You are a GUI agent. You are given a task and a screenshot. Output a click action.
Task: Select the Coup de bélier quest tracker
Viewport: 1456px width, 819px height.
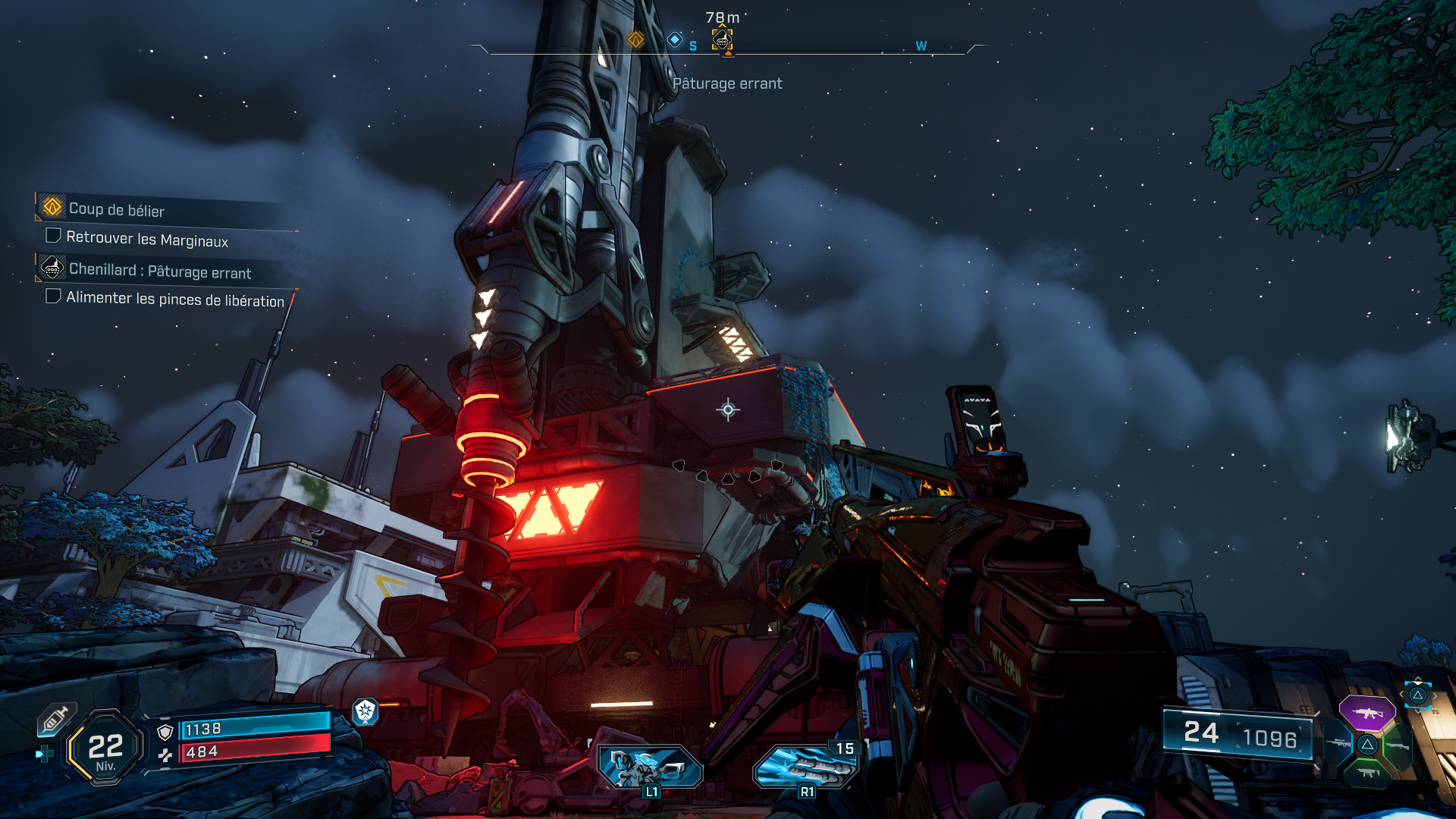117,209
